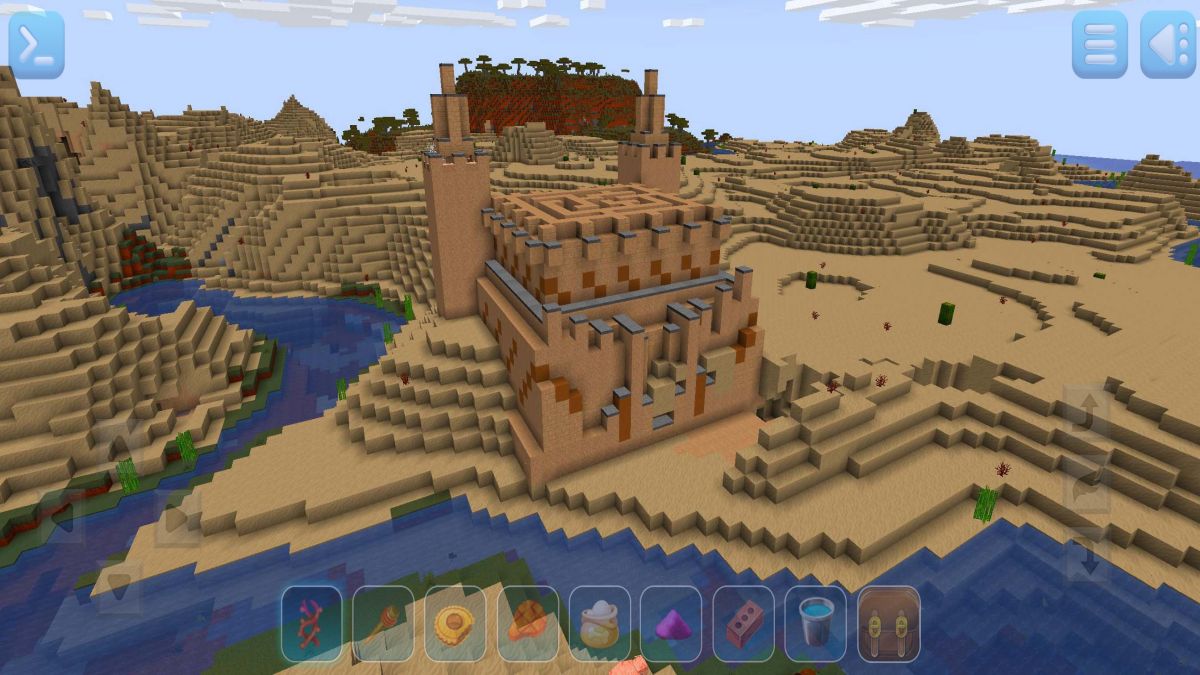The width and height of the screenshot is (1200, 675).
Task: Select the purple powder pile slot
Action: click(671, 624)
